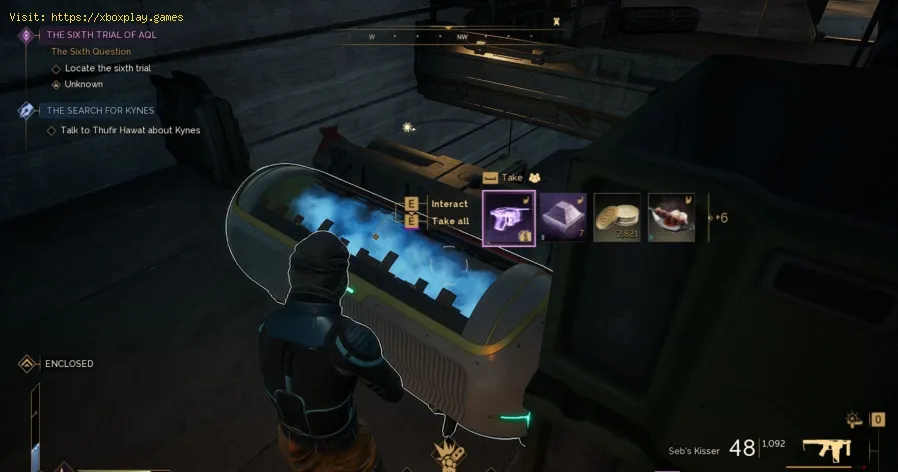The width and height of the screenshot is (898, 472).
Task: Open The Sixth Trial of Aql quest
Action: 102,35
